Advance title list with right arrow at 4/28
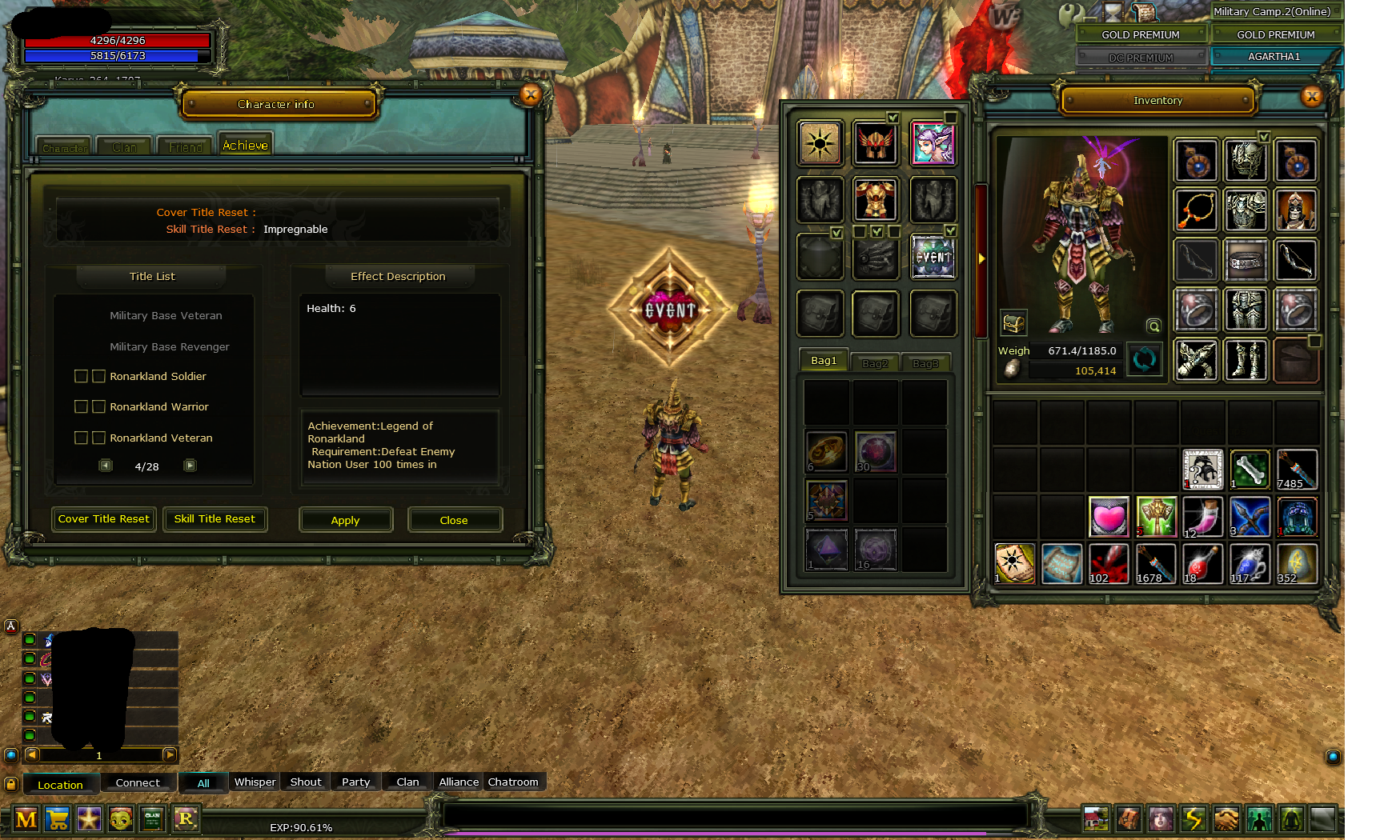Screen dimensions: 1400x840 189,465
